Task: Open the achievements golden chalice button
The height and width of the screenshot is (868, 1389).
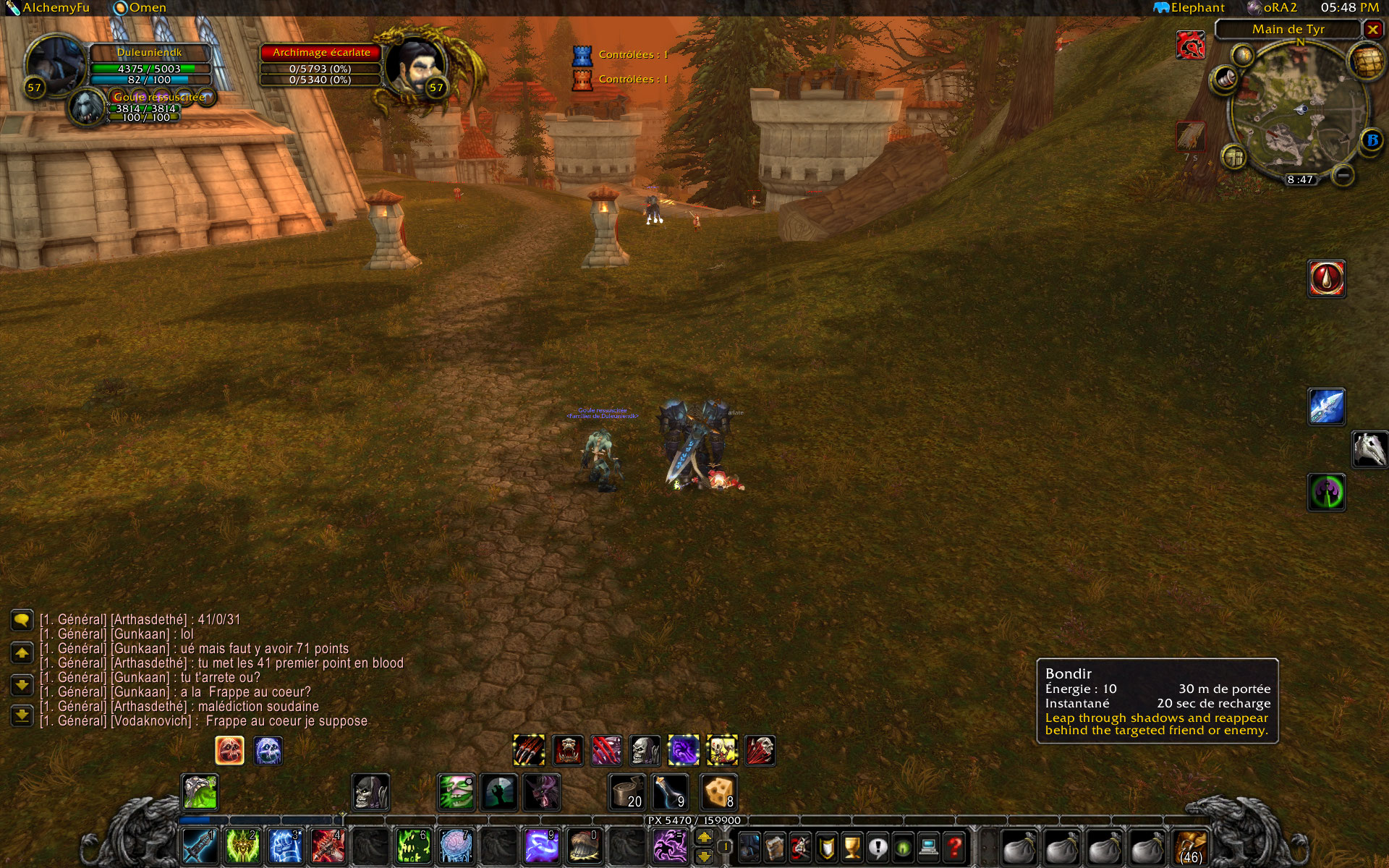Action: coord(852,846)
